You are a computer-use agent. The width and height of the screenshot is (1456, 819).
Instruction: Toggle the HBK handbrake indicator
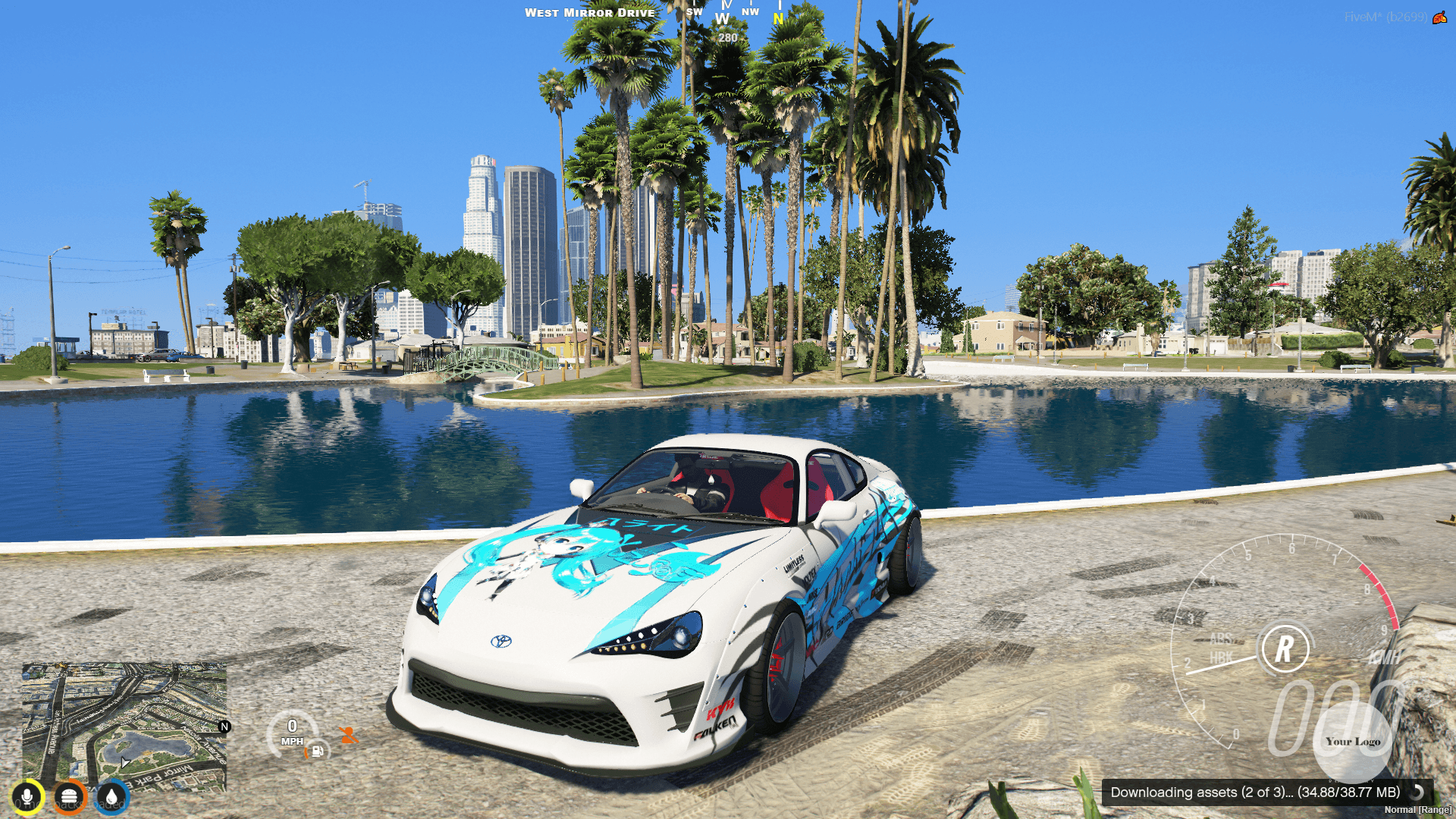(x=1222, y=658)
